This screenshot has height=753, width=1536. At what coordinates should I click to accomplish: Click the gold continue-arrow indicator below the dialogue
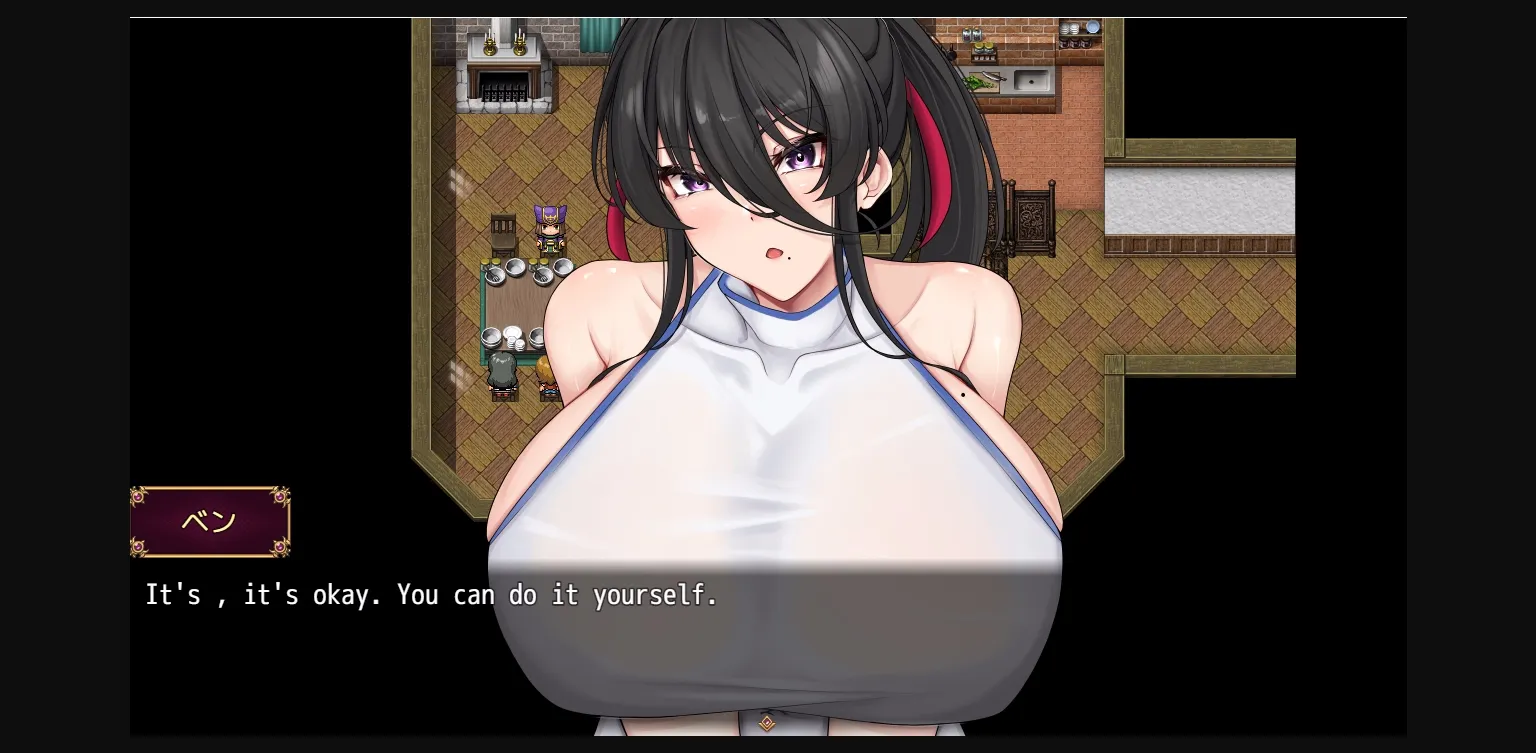(x=768, y=723)
